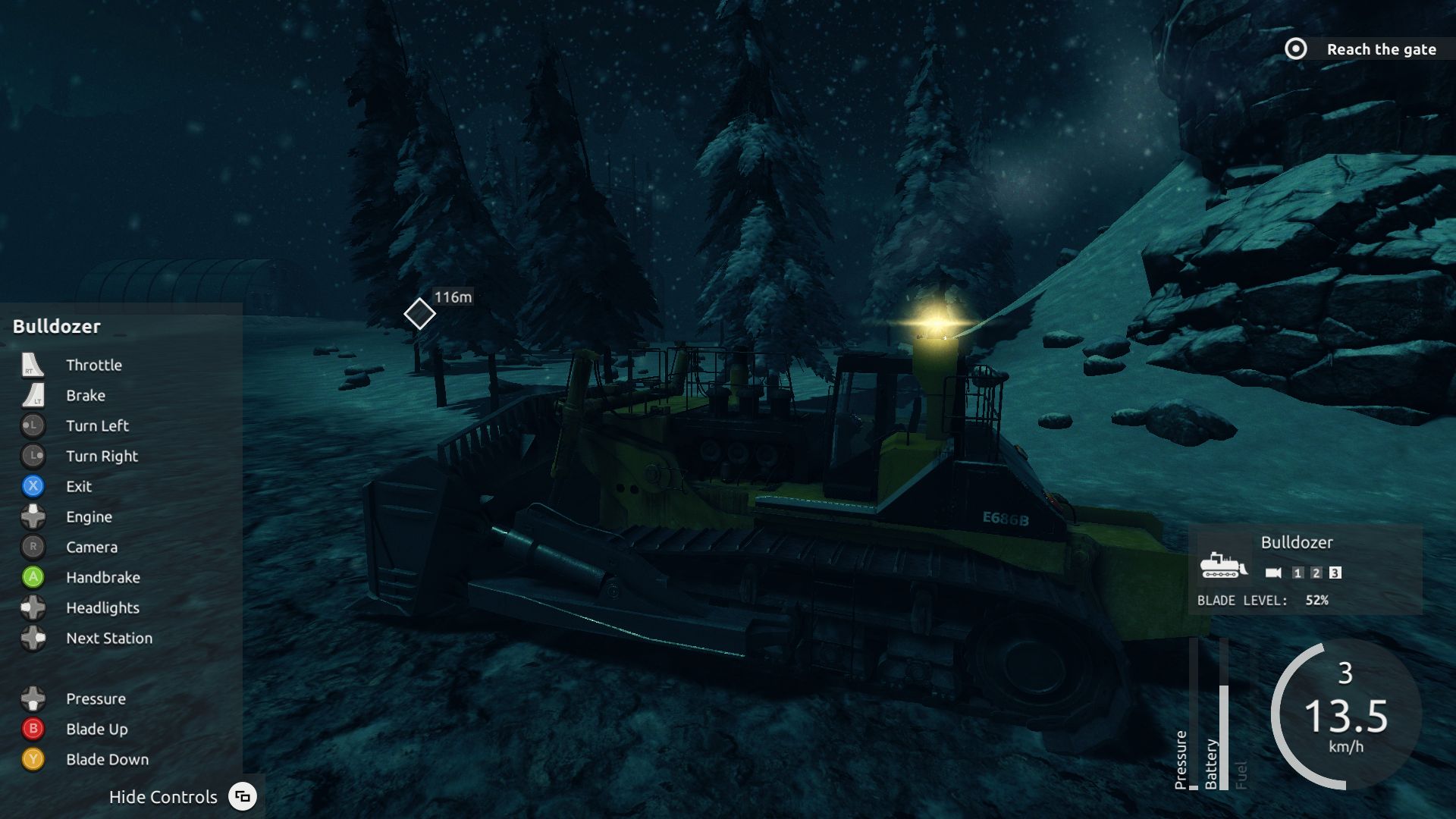Switch to camera view 2
This screenshot has height=819, width=1456.
[1316, 573]
